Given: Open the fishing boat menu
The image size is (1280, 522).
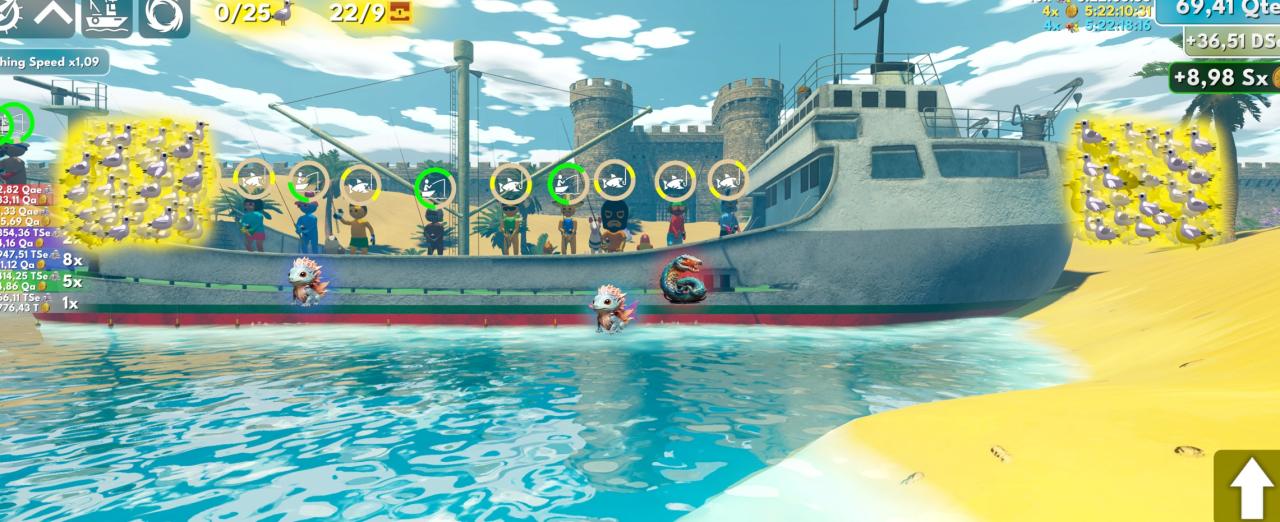Looking at the screenshot, I should coord(107,15).
